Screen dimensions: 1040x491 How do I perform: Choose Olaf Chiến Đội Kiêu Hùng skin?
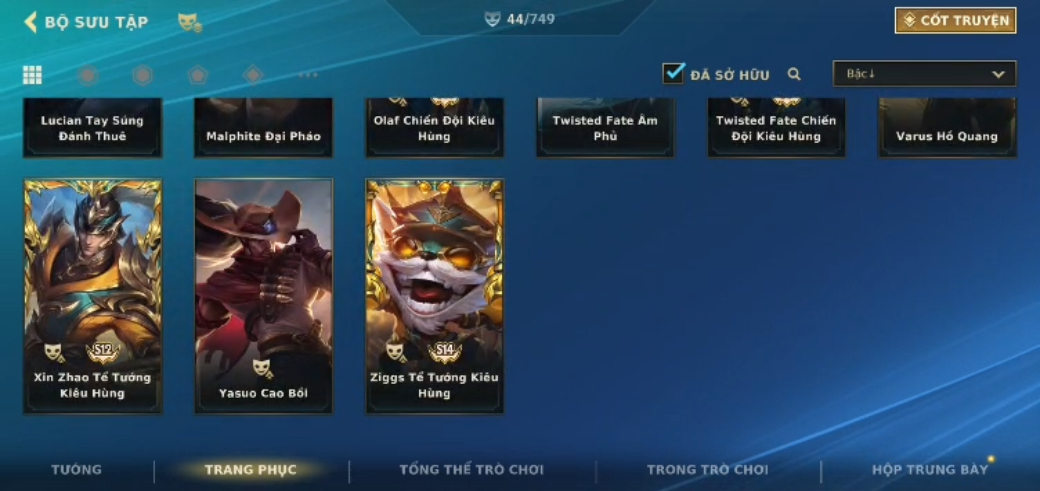(x=435, y=128)
